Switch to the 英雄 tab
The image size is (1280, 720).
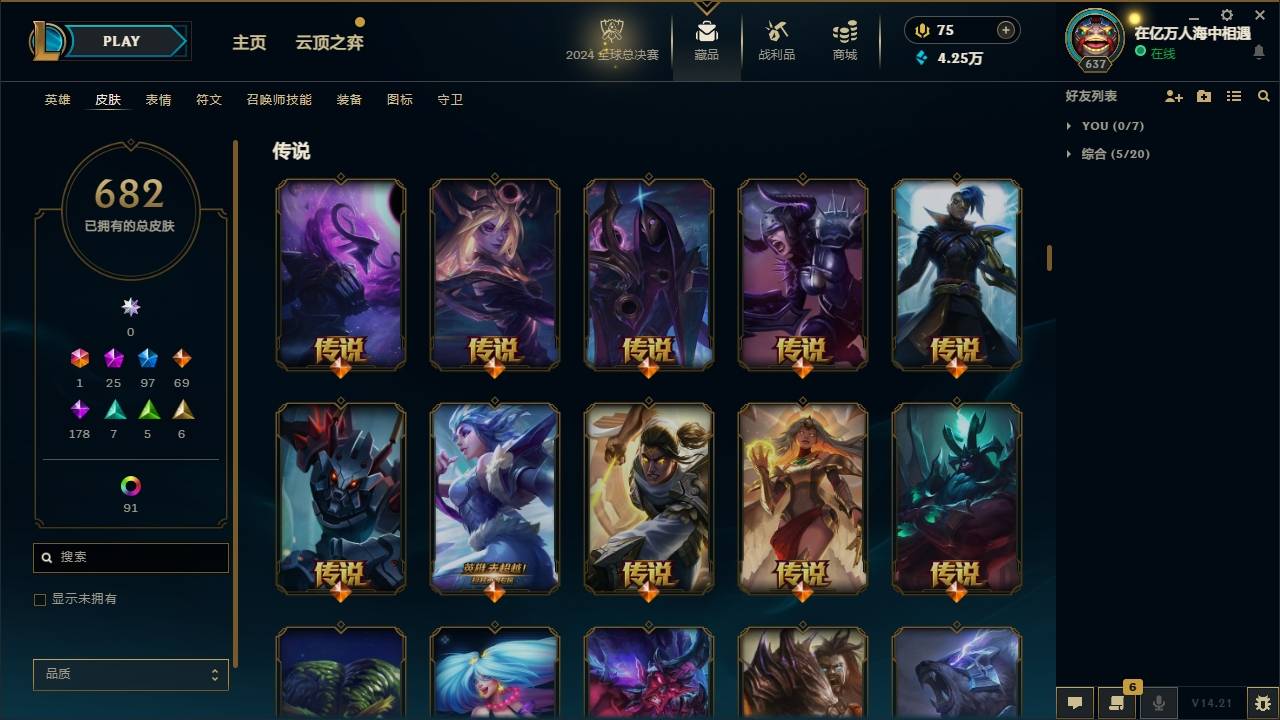coord(56,100)
